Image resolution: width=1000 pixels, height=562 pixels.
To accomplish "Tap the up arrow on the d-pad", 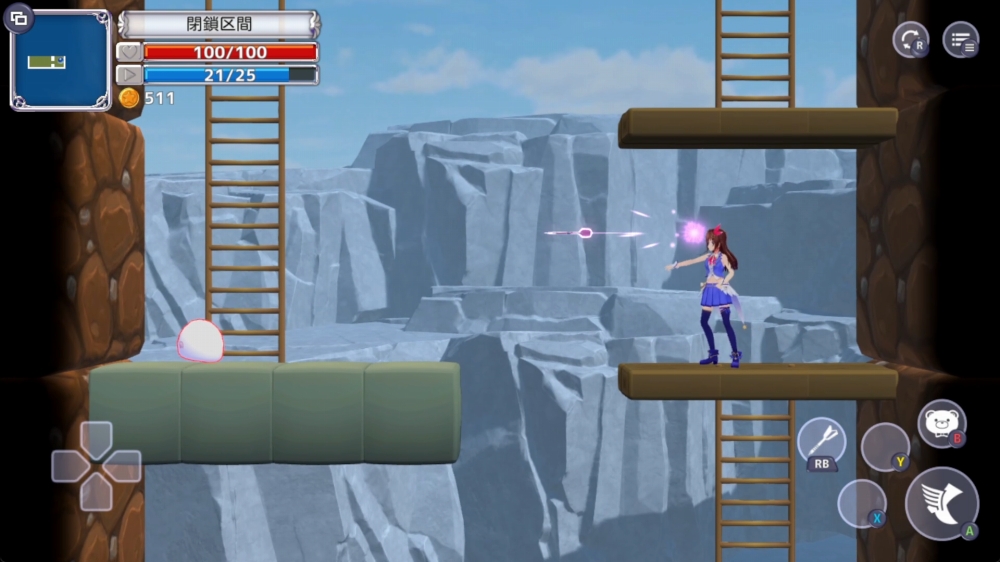I will (96, 438).
